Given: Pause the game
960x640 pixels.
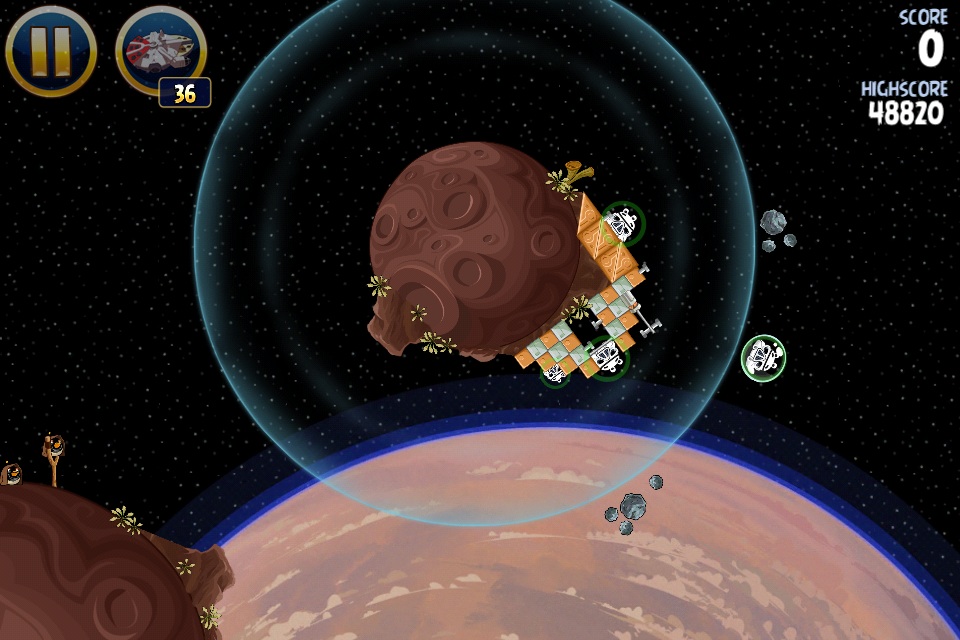Looking at the screenshot, I should 50,50.
